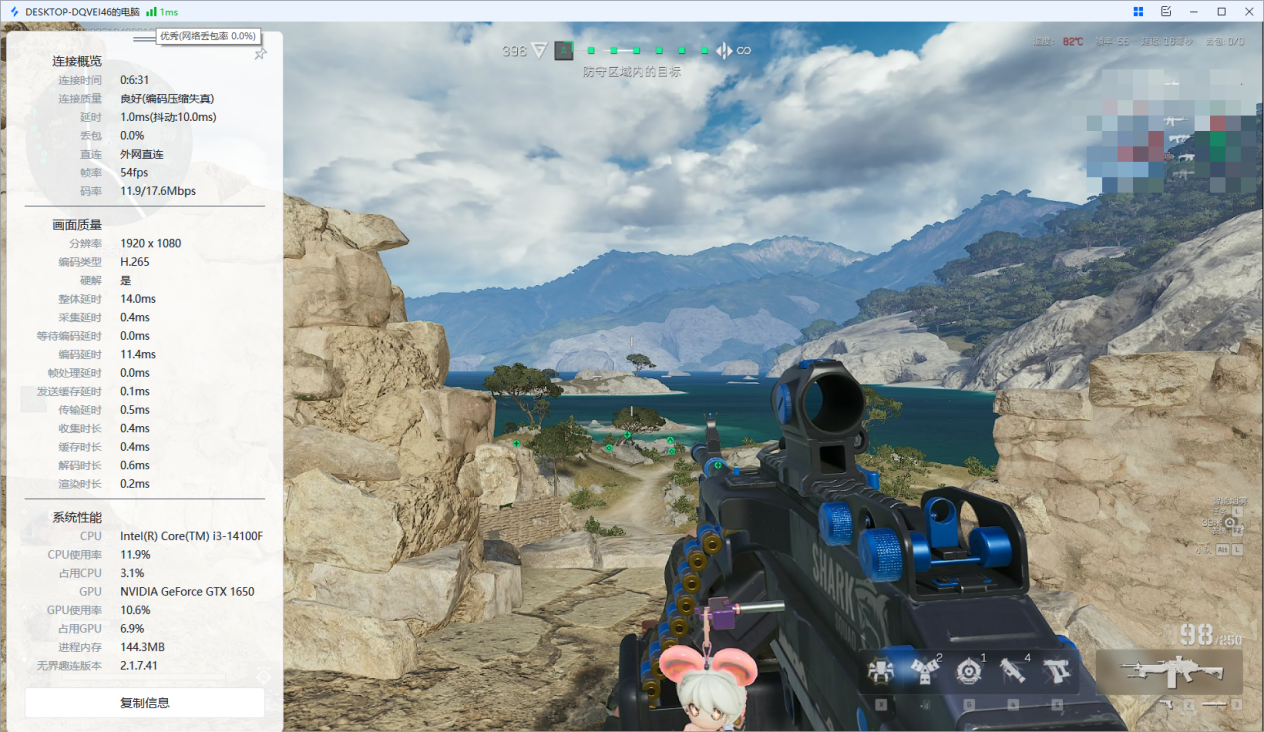Screen dimensions: 1264x732
Task: Activate the round sensor device icon
Action: click(968, 671)
